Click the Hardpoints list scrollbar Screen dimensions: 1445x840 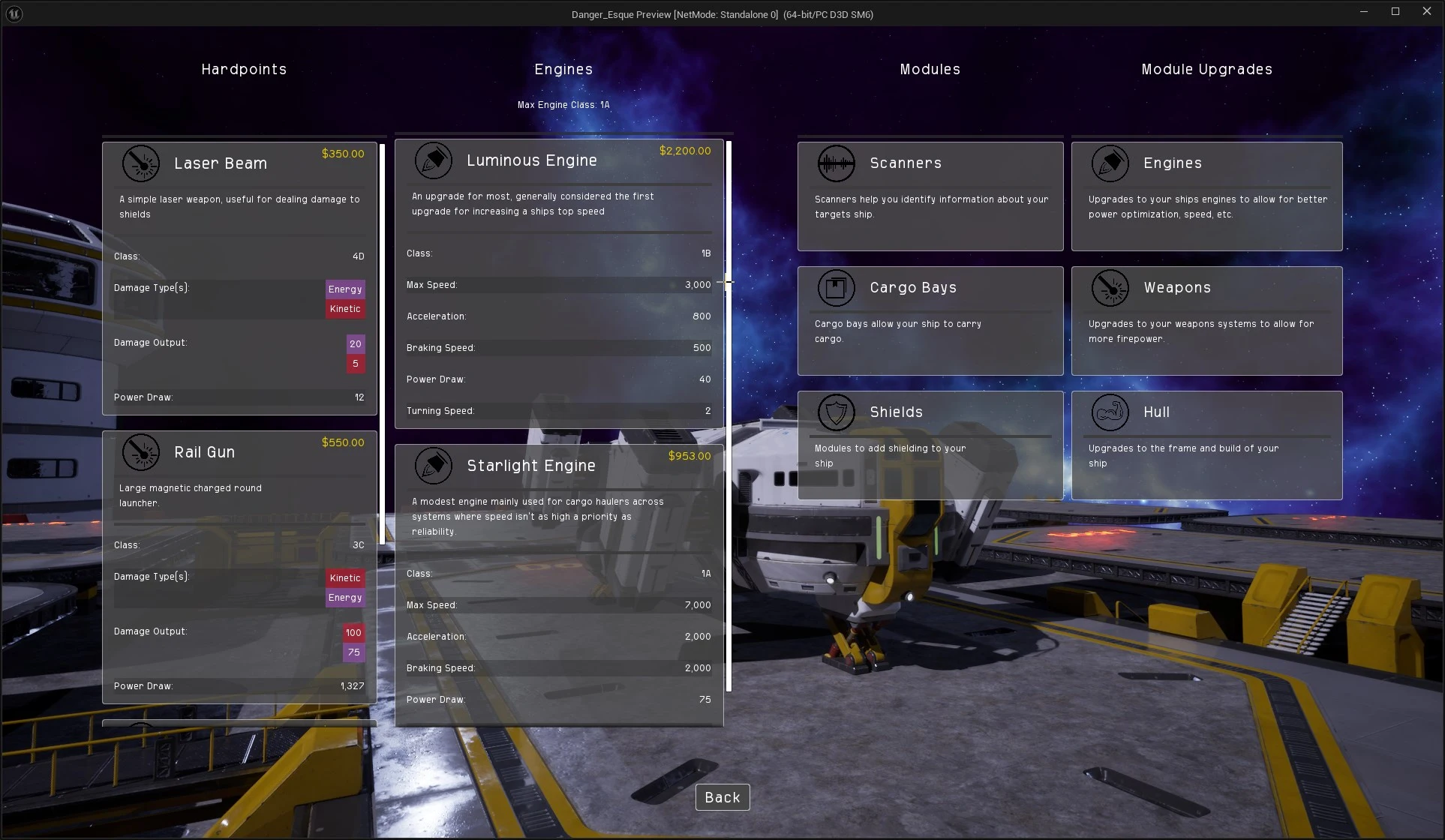tap(383, 343)
